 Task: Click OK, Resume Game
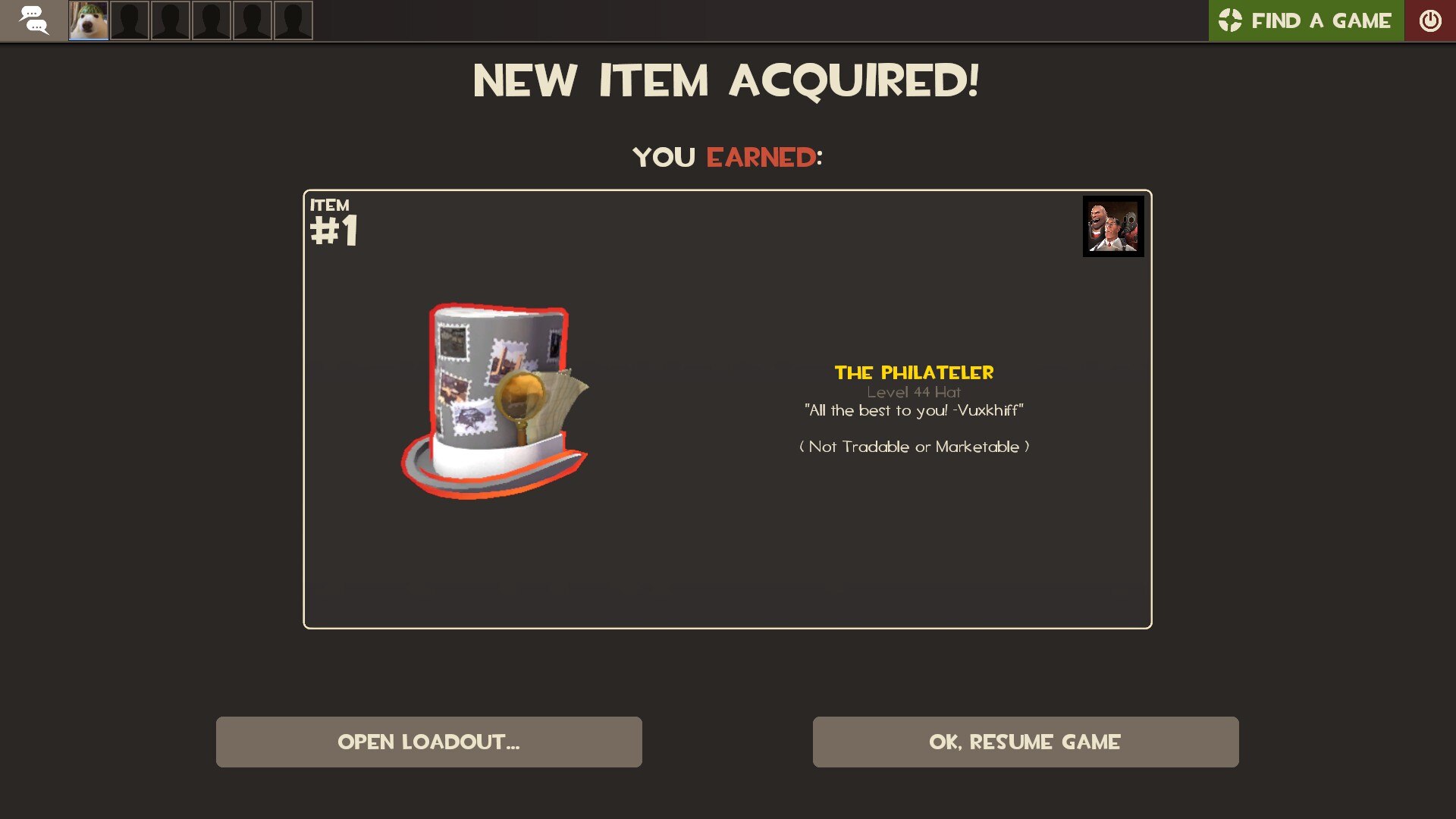click(1025, 742)
